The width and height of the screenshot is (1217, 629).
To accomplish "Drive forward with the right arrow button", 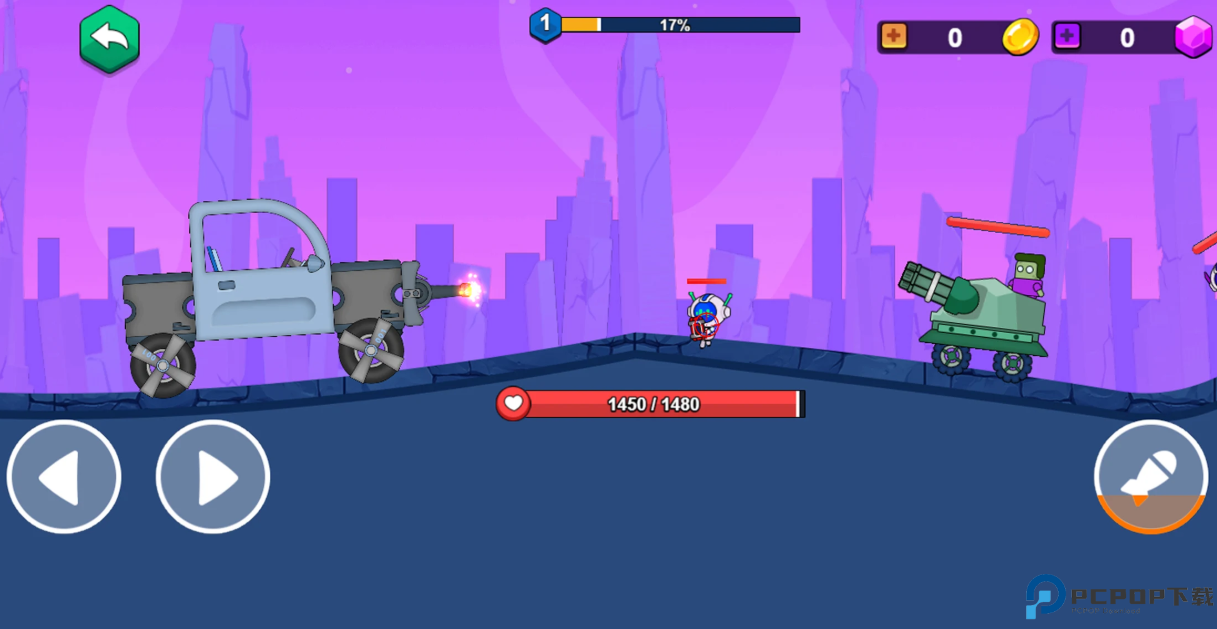I will [213, 477].
